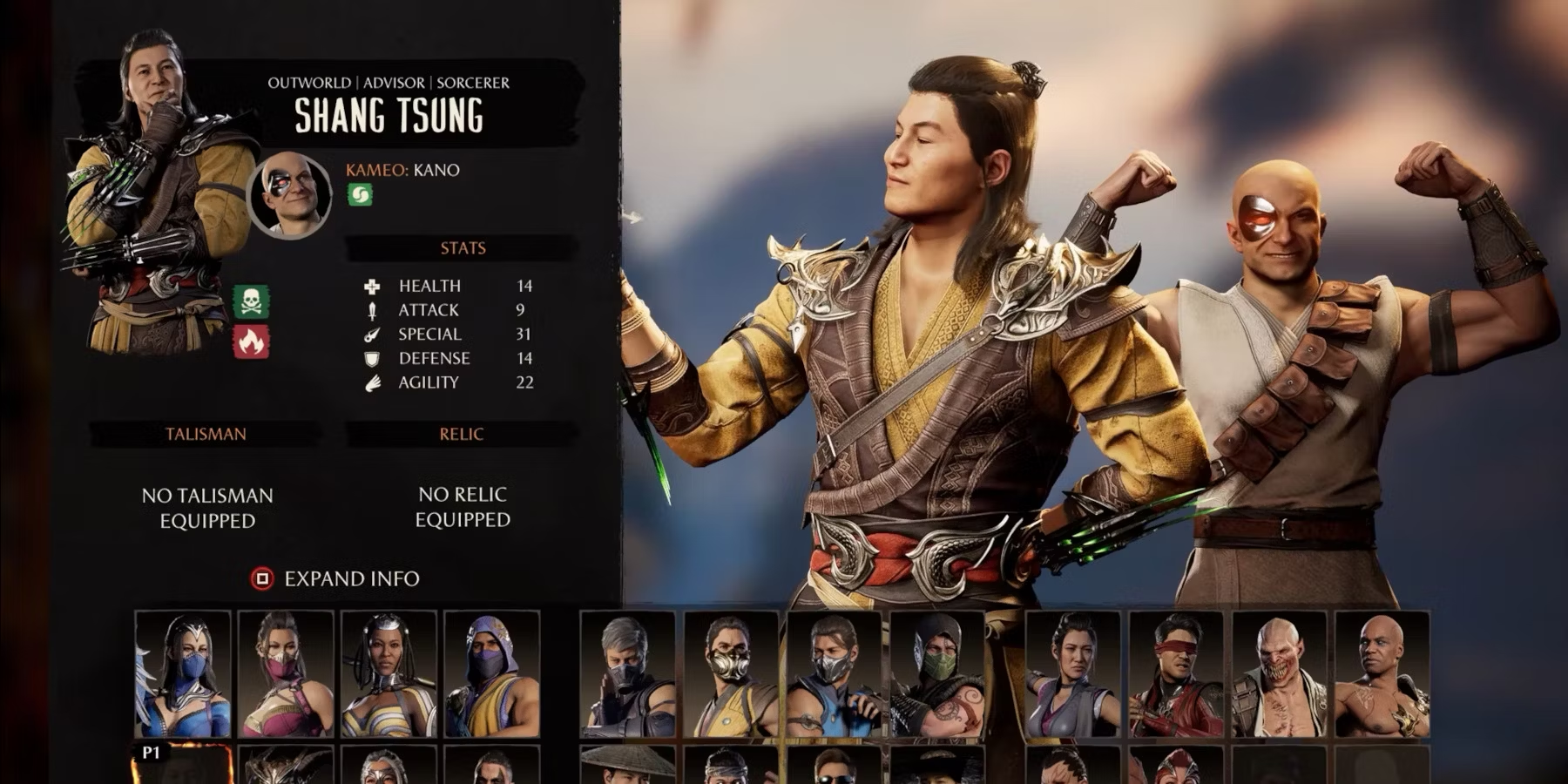This screenshot has height=784, width=1568.
Task: Choose Baraka from the fighter grid
Action: [x=1279, y=674]
